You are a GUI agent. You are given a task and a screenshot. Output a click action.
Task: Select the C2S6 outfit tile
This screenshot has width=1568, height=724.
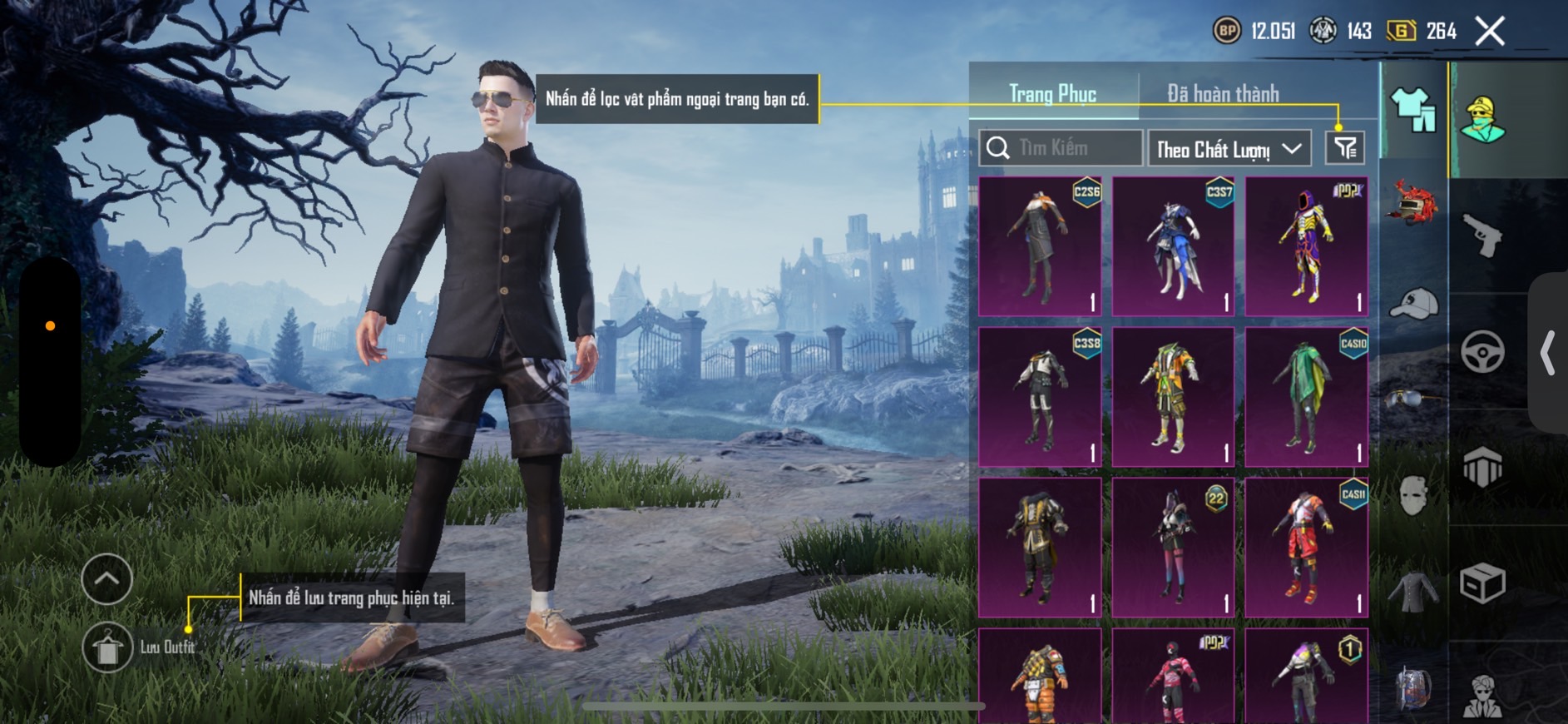pos(1040,246)
